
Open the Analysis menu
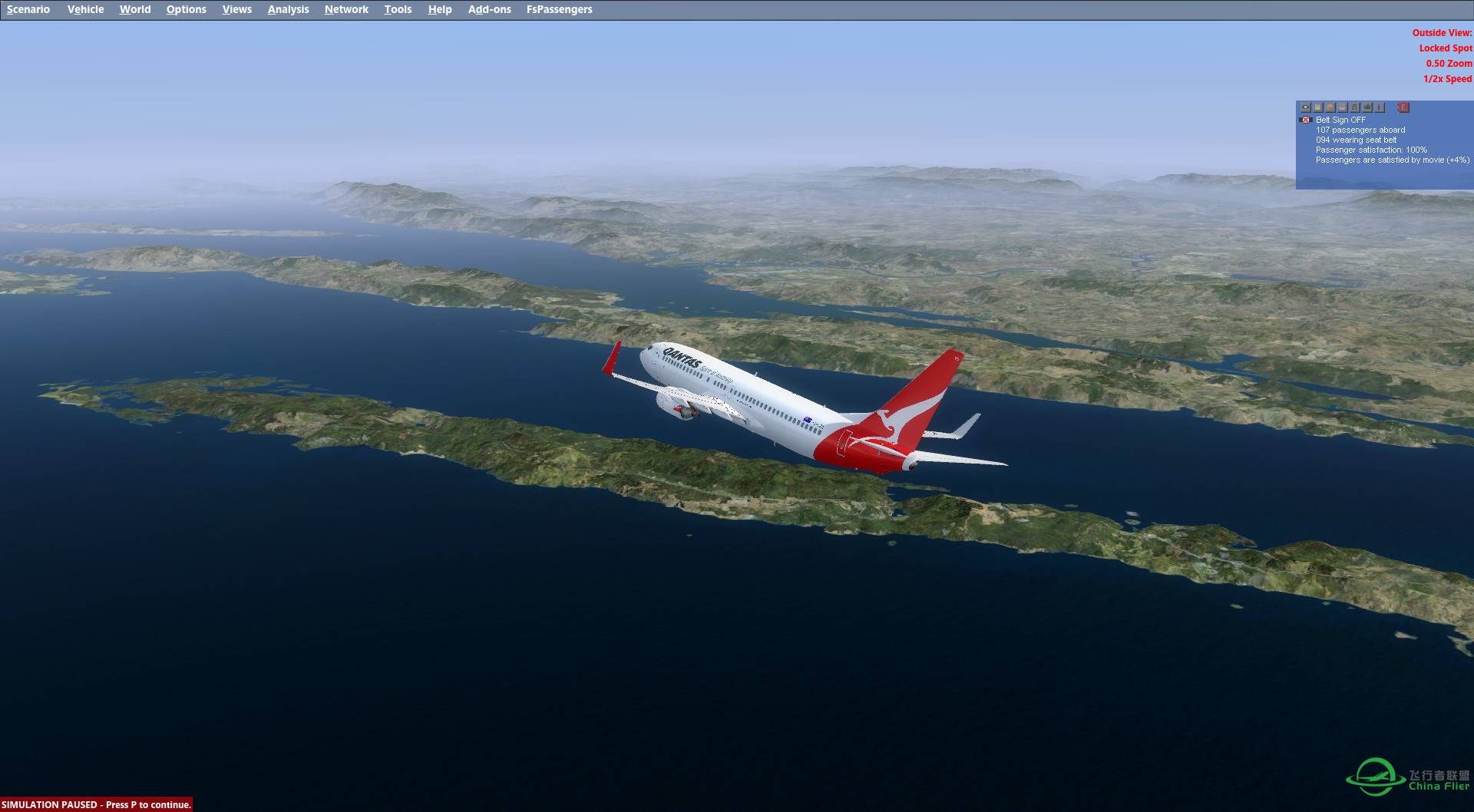pyautogui.click(x=288, y=9)
